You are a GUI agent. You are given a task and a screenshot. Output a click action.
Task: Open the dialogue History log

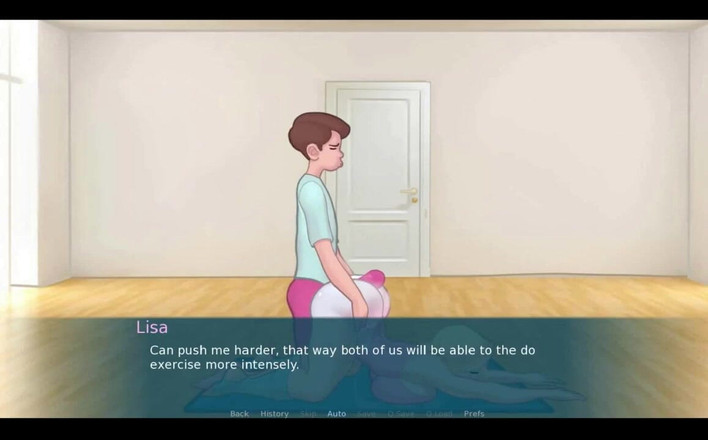click(x=274, y=413)
